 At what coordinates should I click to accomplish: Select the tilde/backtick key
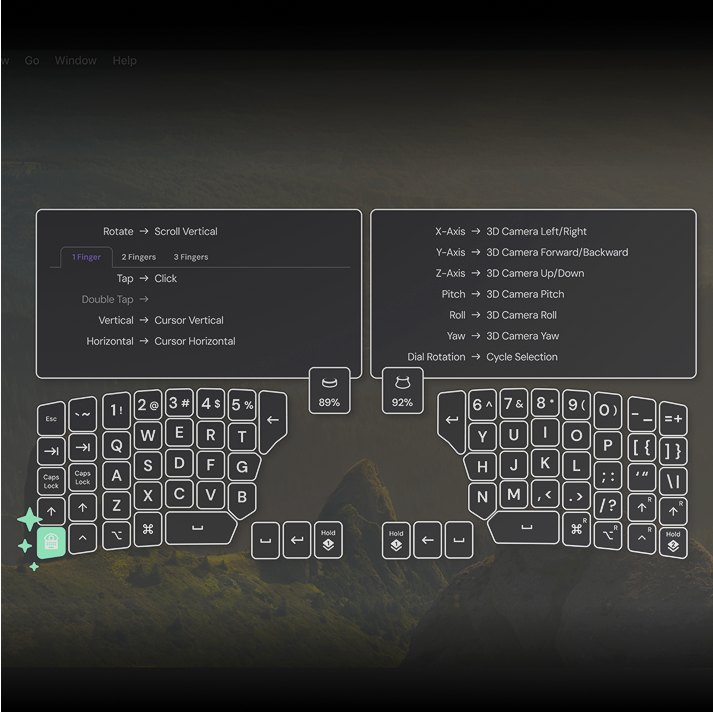(83, 414)
